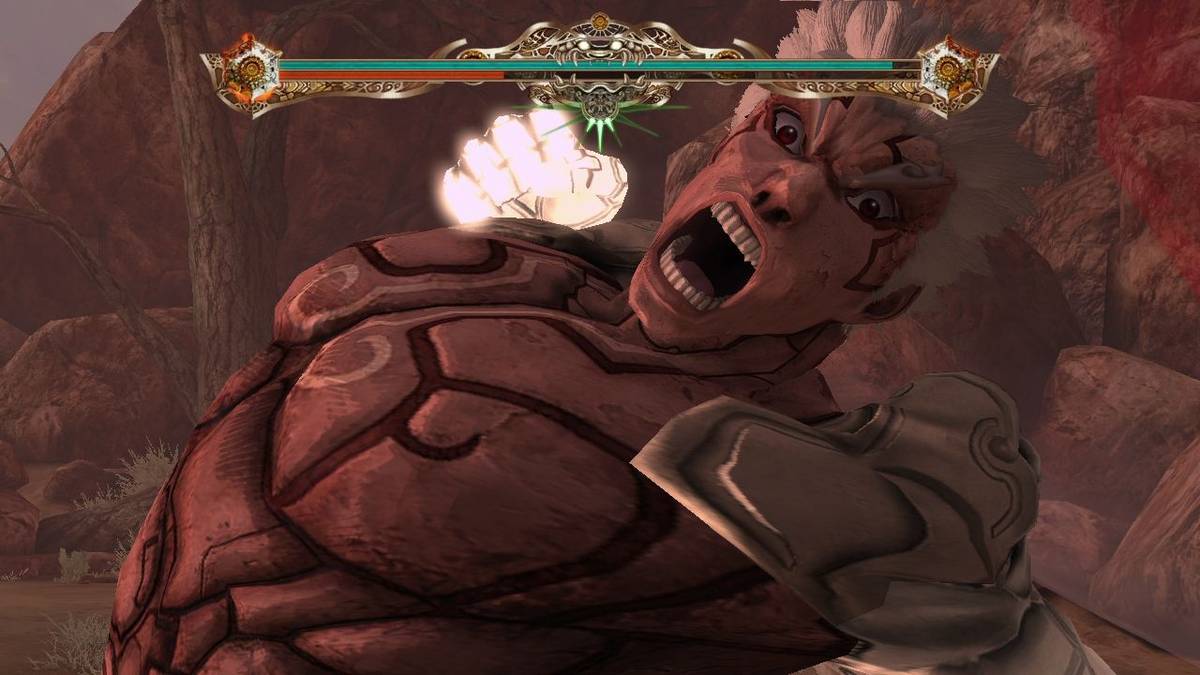This screenshot has height=675, width=1200.
Task: Select the demon-face crest atop the central gauge
Action: click(x=598, y=46)
